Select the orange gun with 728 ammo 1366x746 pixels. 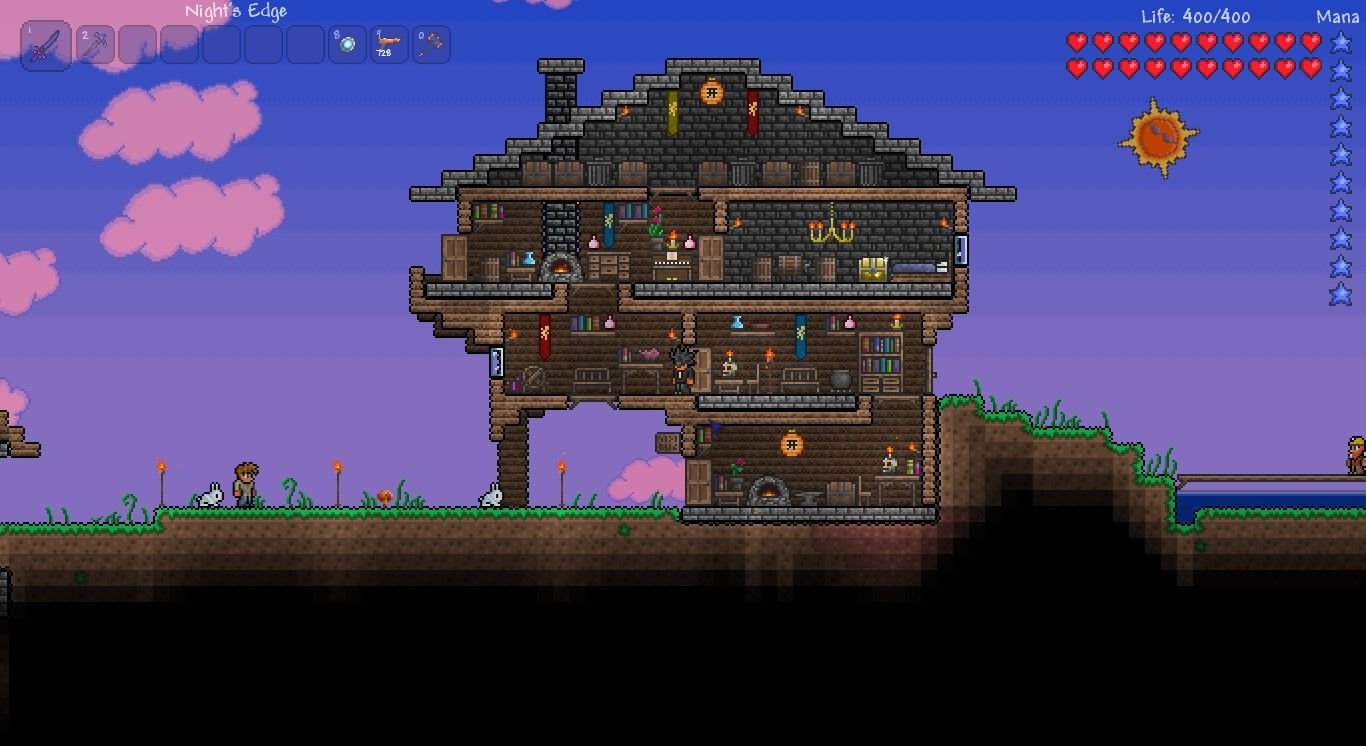pos(389,45)
